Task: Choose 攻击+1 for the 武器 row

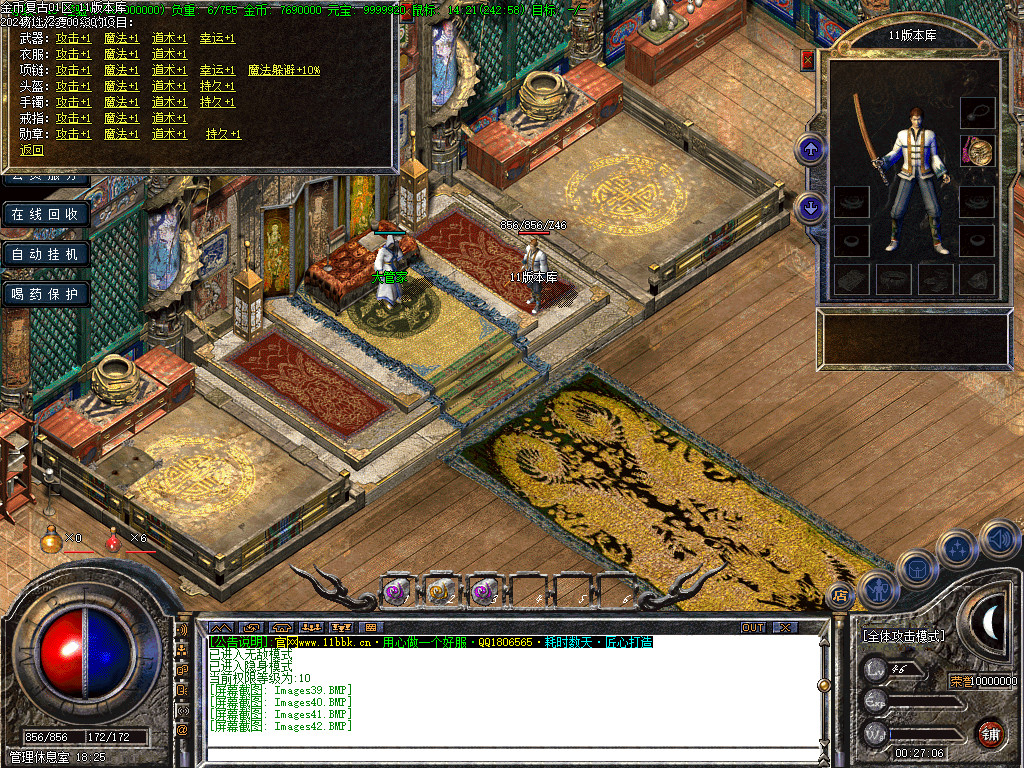Action: click(73, 39)
